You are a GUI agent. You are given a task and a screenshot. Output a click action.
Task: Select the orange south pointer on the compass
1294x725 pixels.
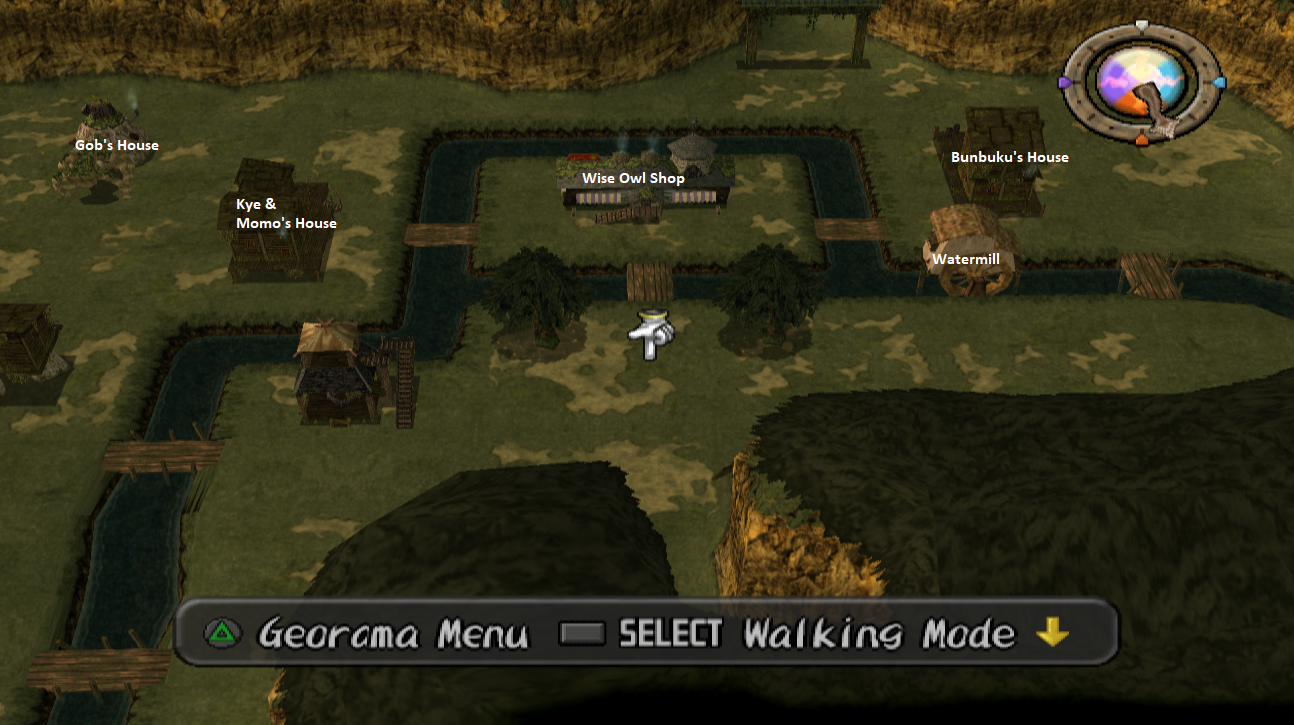pyautogui.click(x=1140, y=140)
